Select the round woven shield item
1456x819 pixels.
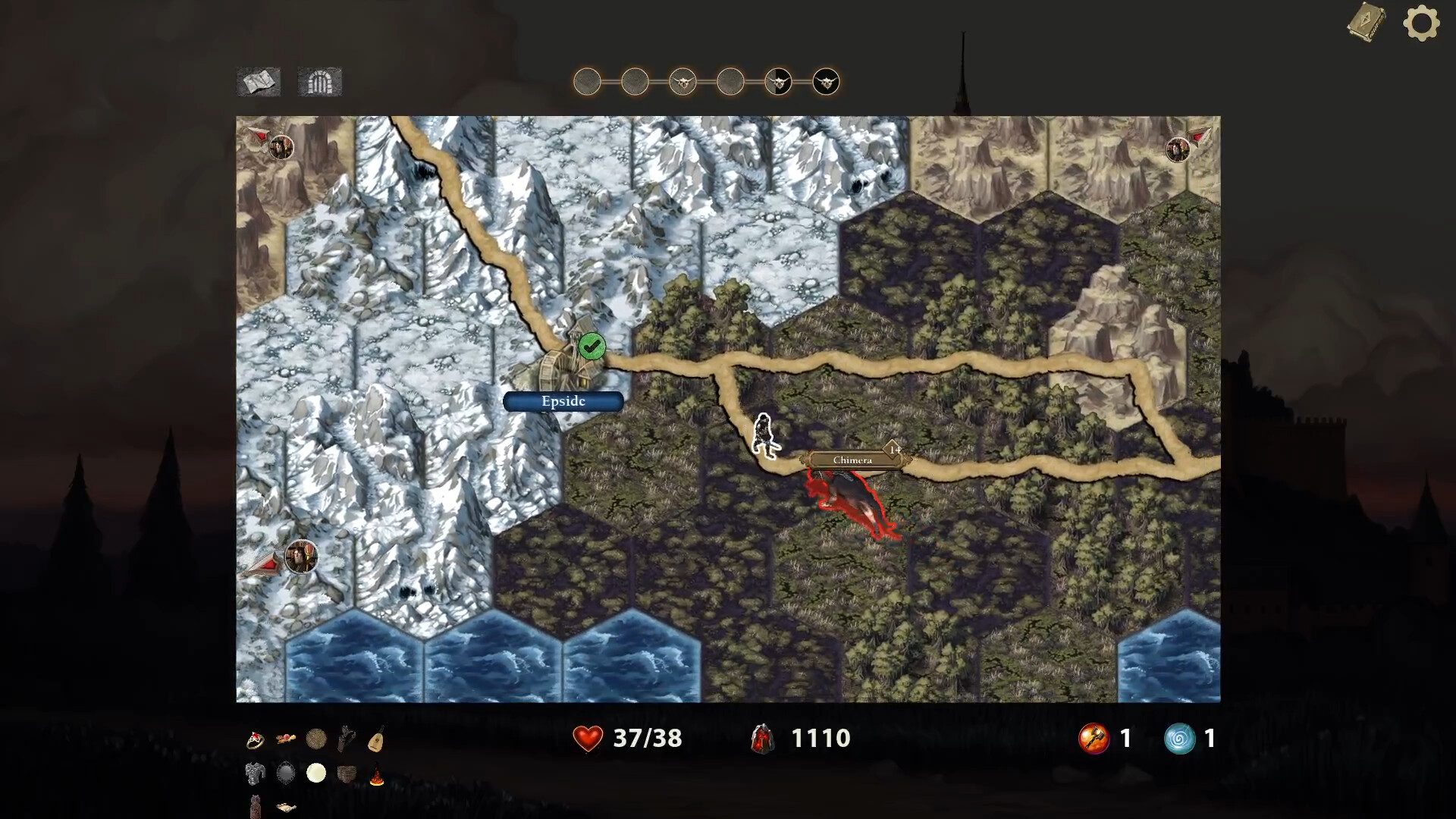click(x=316, y=739)
